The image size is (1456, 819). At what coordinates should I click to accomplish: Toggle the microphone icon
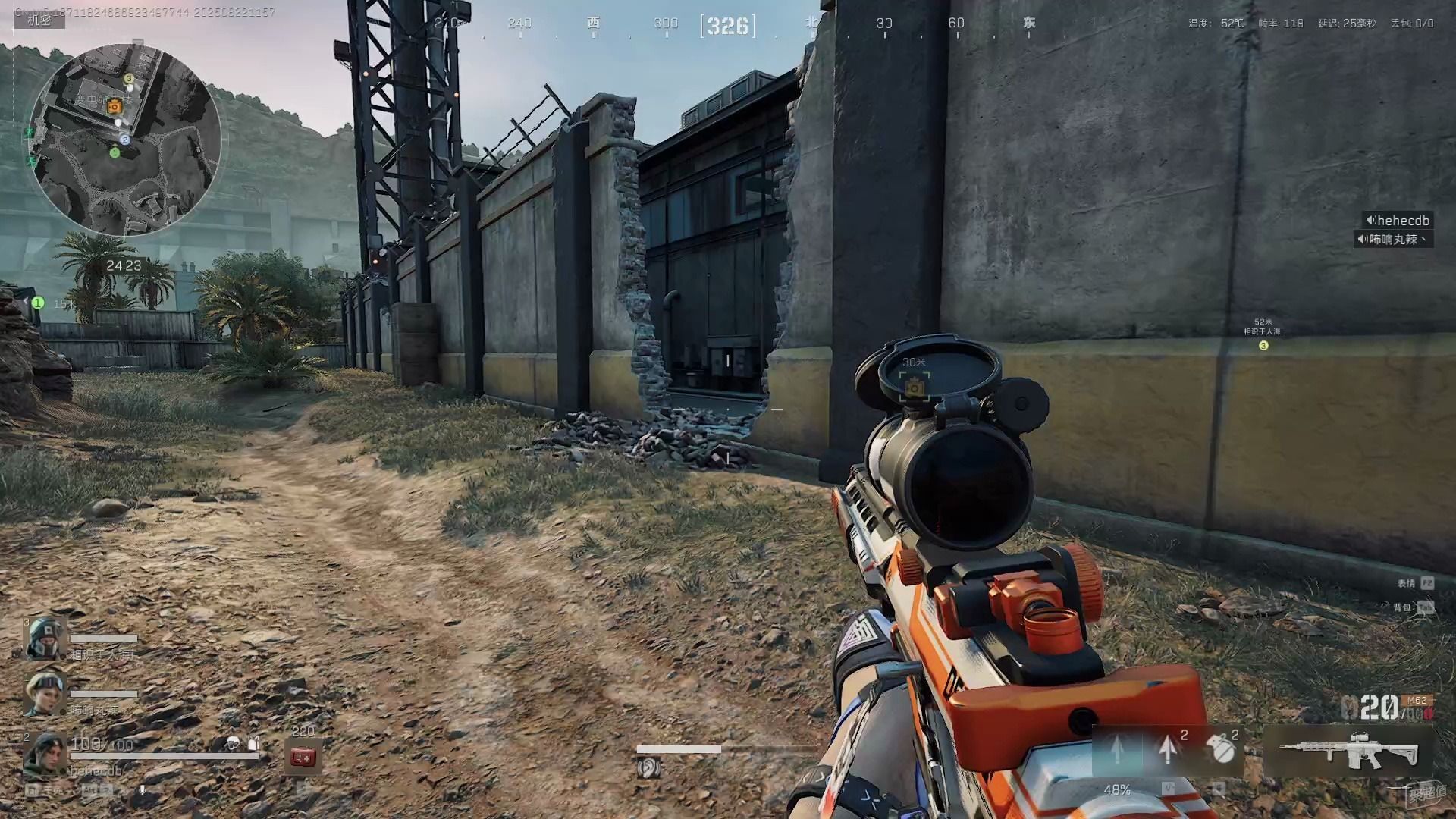click(x=142, y=790)
